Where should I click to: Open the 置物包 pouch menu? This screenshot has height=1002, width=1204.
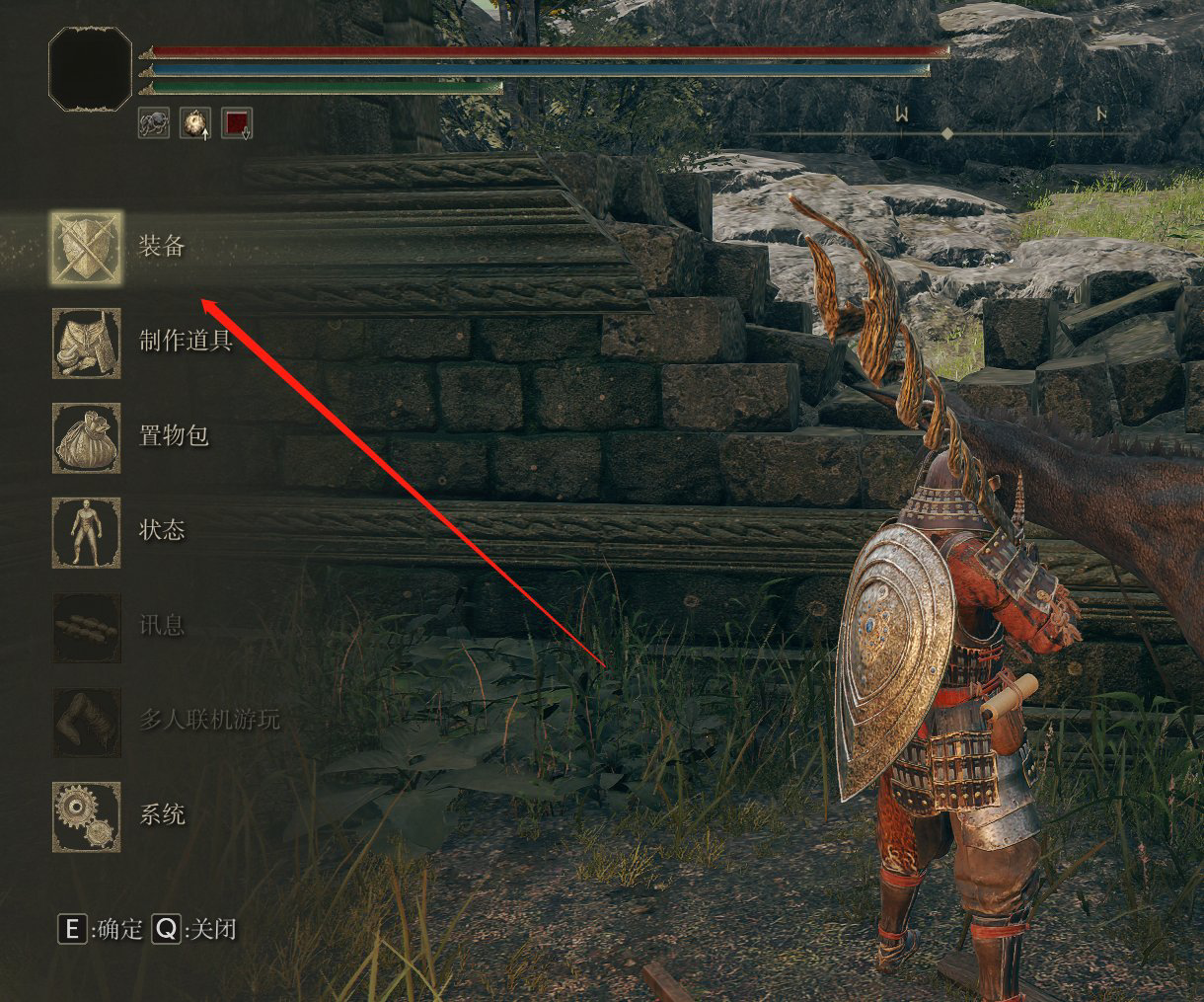[x=87, y=437]
